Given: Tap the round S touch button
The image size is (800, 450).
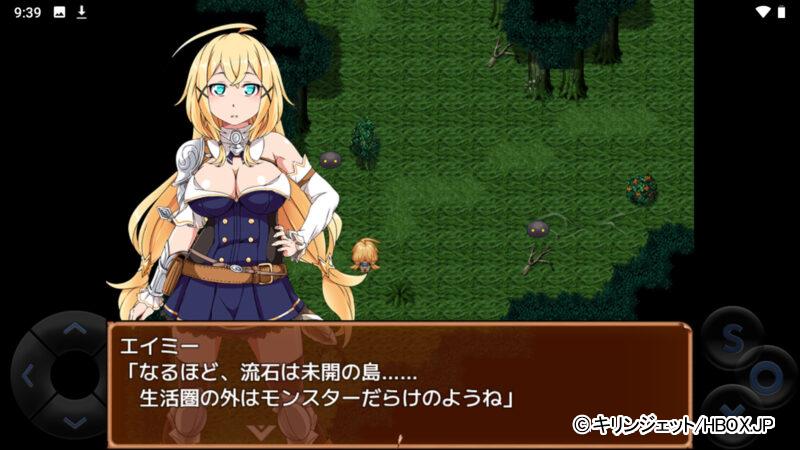Looking at the screenshot, I should click(731, 338).
